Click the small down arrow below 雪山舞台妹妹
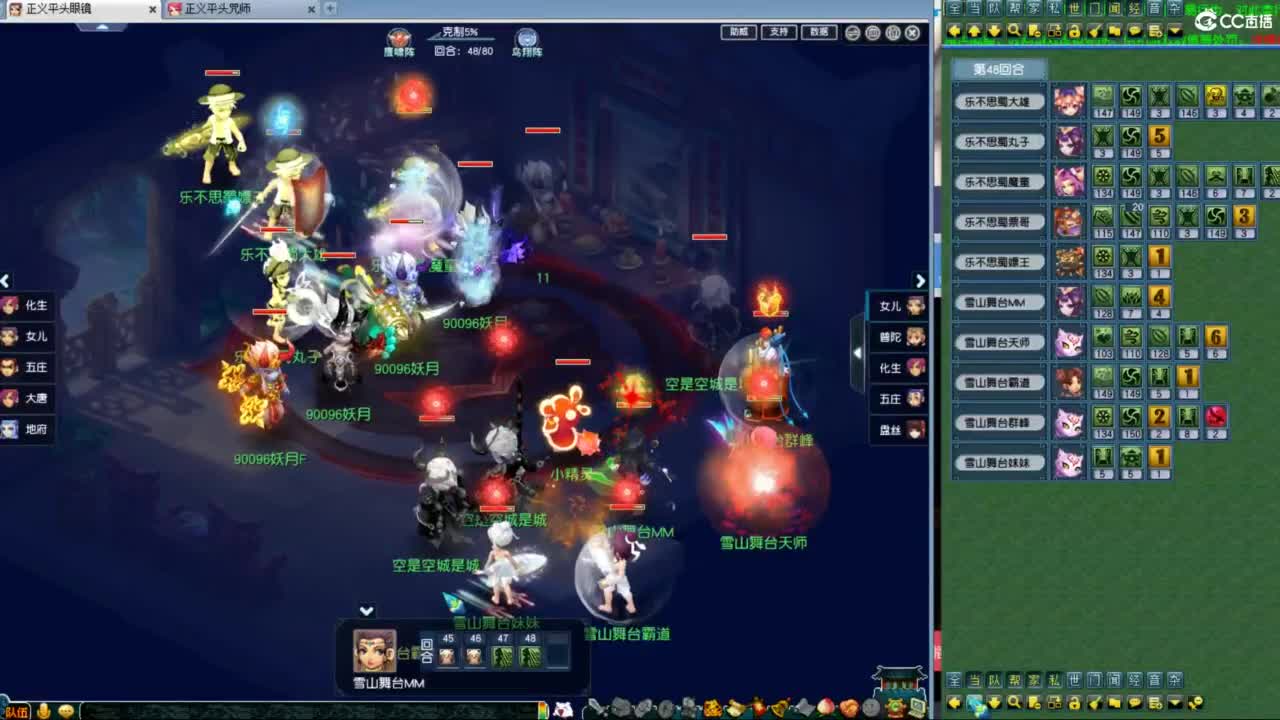This screenshot has height=720, width=1280. [365, 609]
